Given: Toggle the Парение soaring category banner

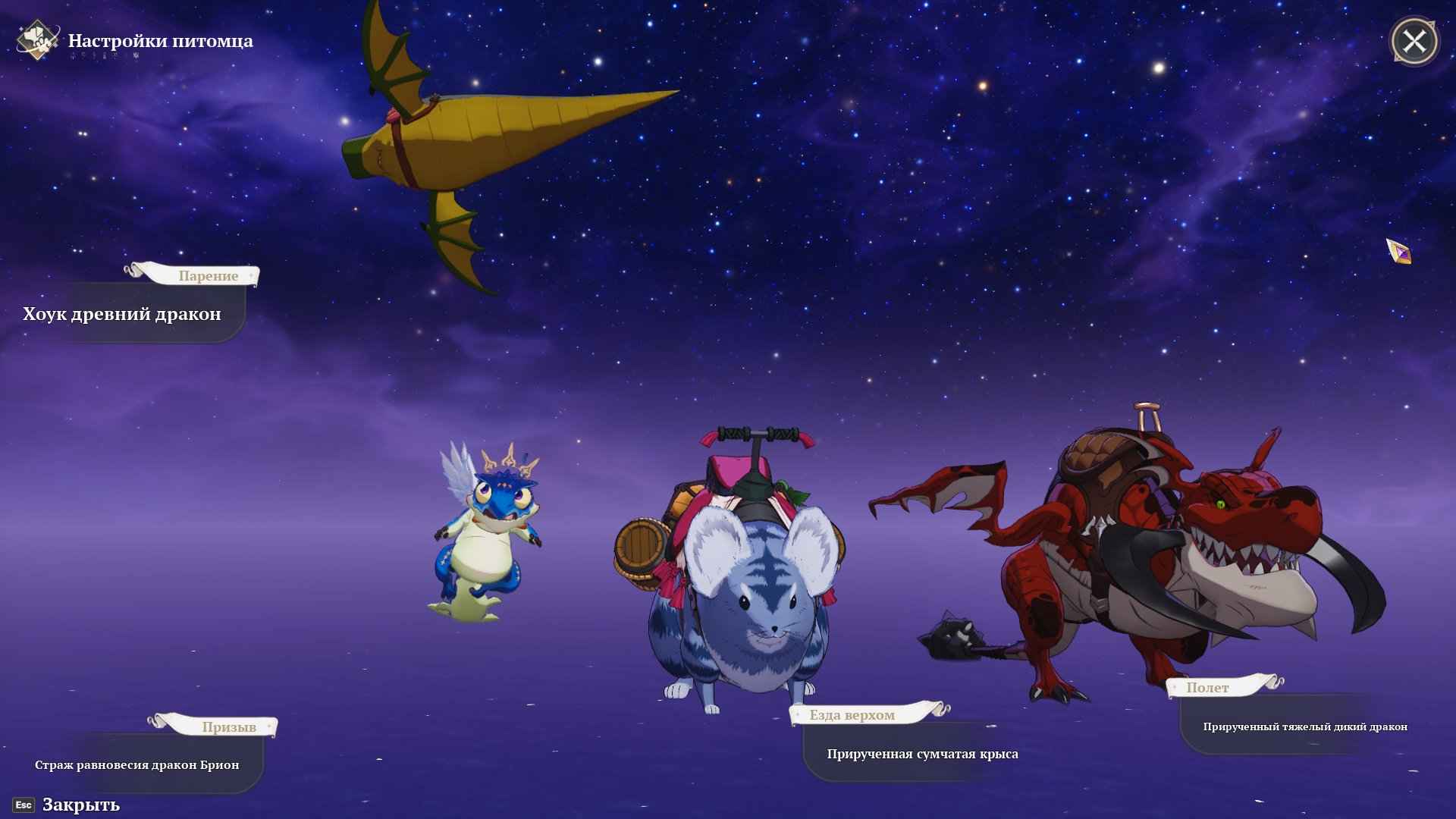Looking at the screenshot, I should click(208, 275).
